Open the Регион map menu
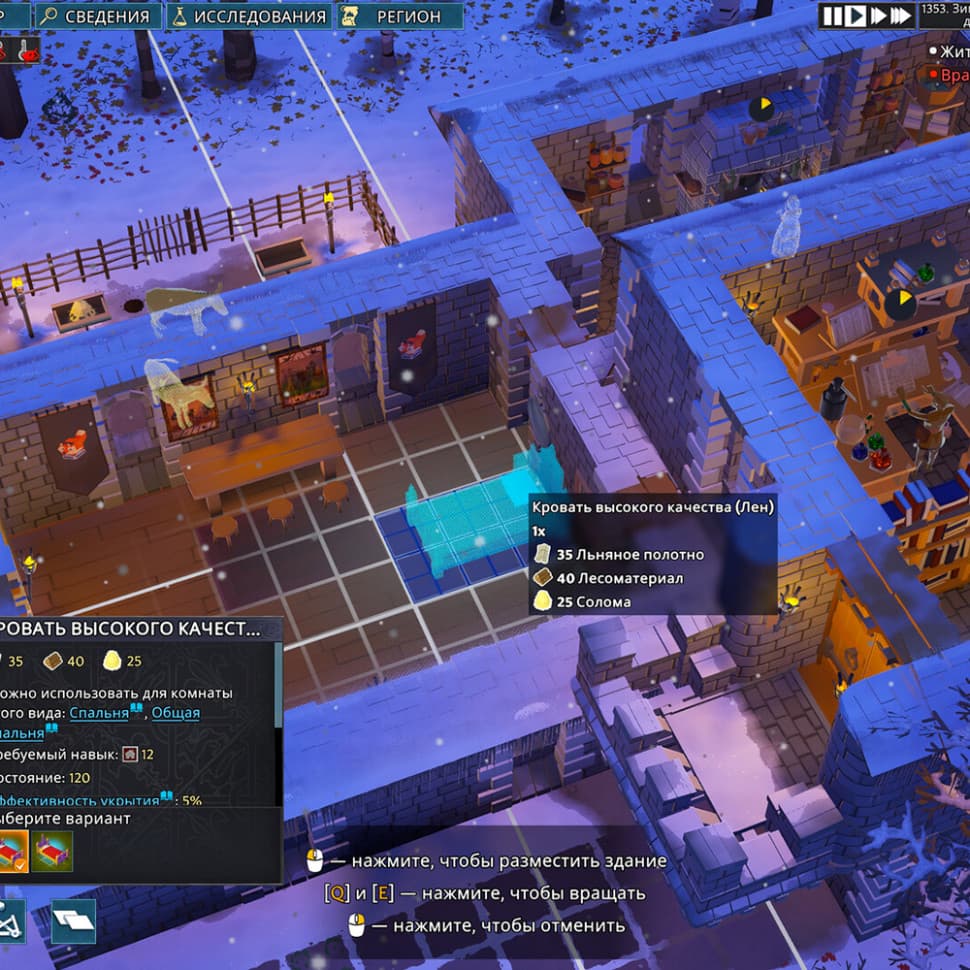Image resolution: width=970 pixels, height=970 pixels. pyautogui.click(x=399, y=16)
